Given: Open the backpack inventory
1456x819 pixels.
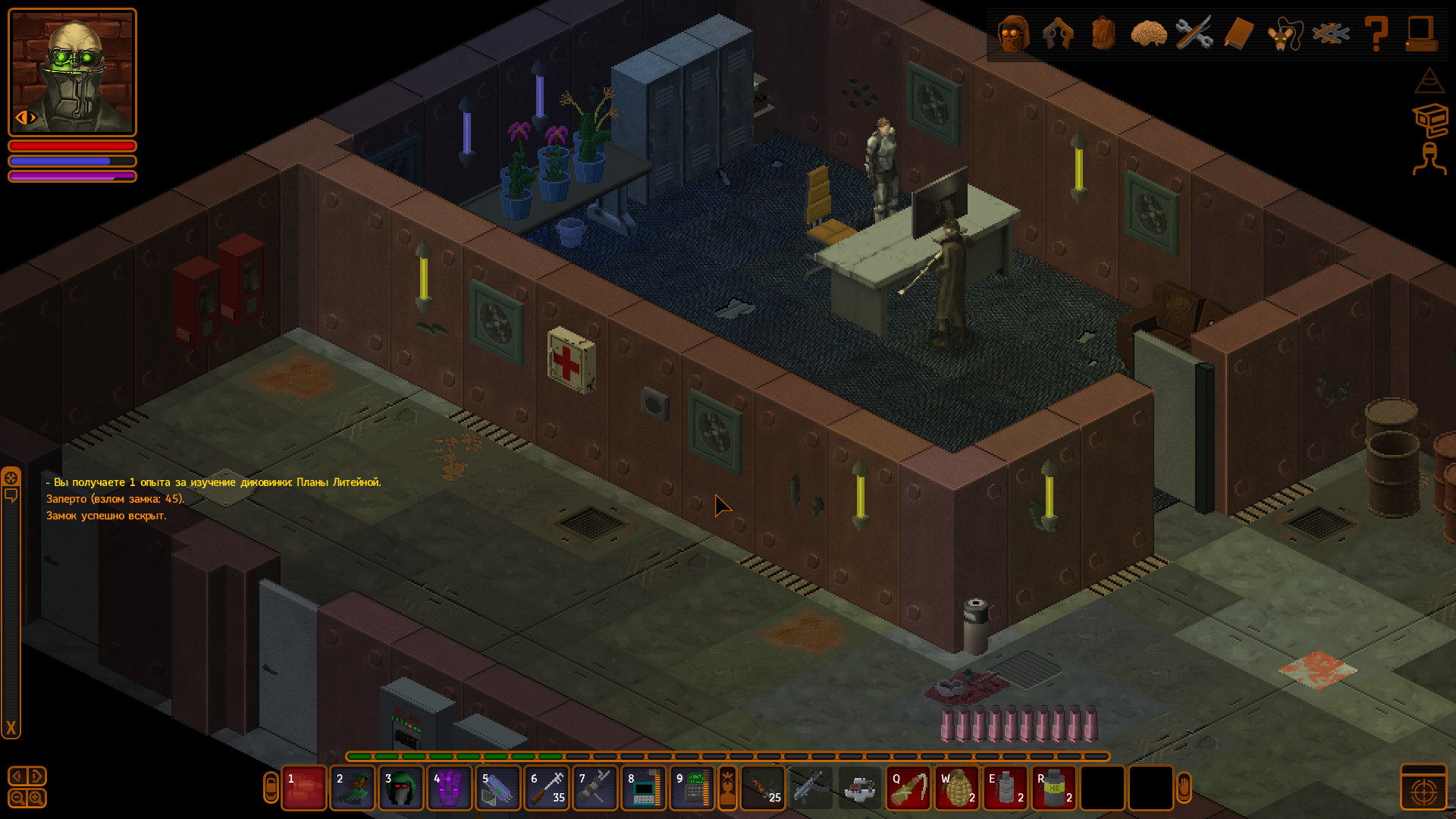Looking at the screenshot, I should tap(1103, 34).
